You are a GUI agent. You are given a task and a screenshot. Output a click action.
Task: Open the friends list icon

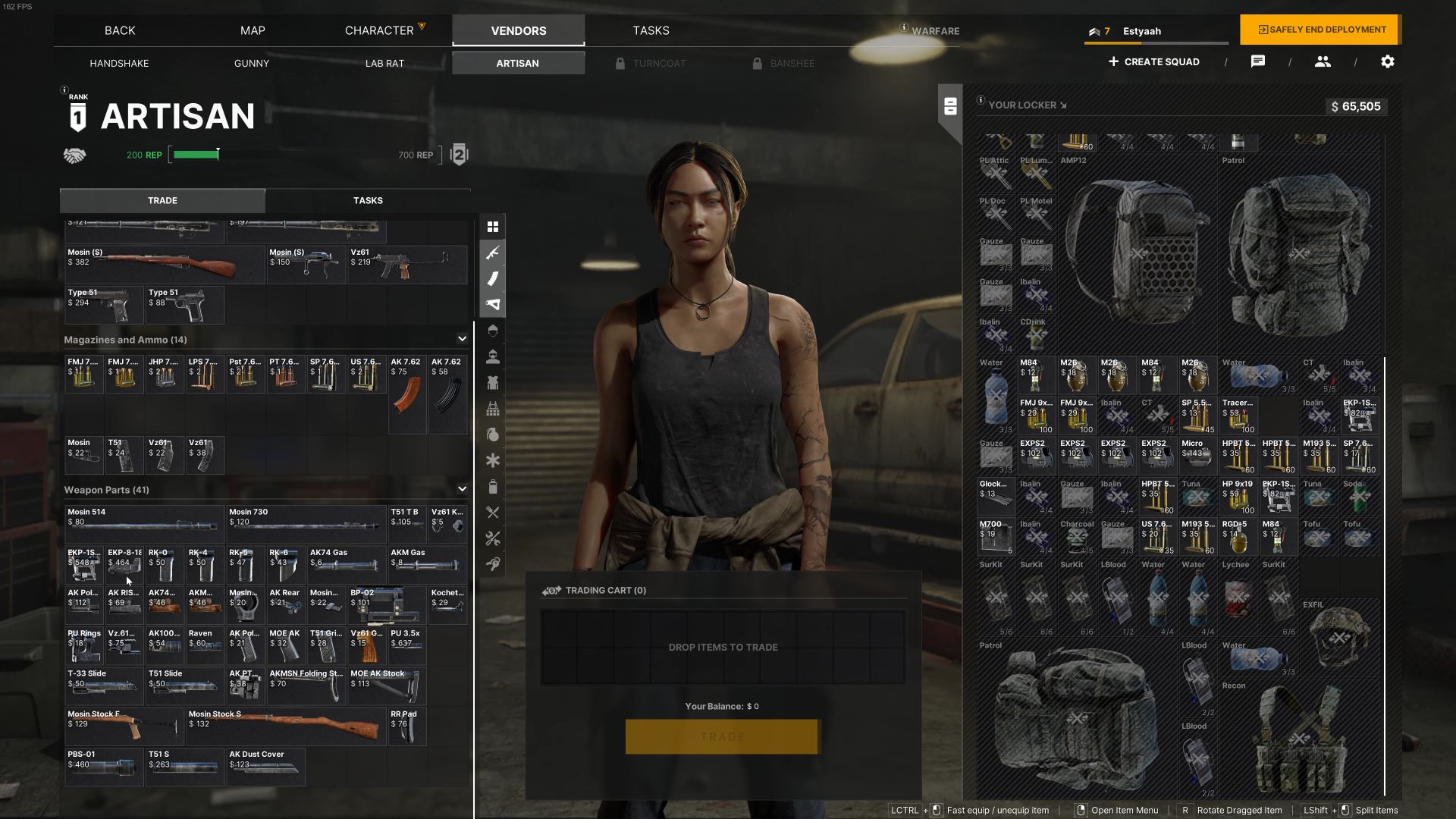1323,61
